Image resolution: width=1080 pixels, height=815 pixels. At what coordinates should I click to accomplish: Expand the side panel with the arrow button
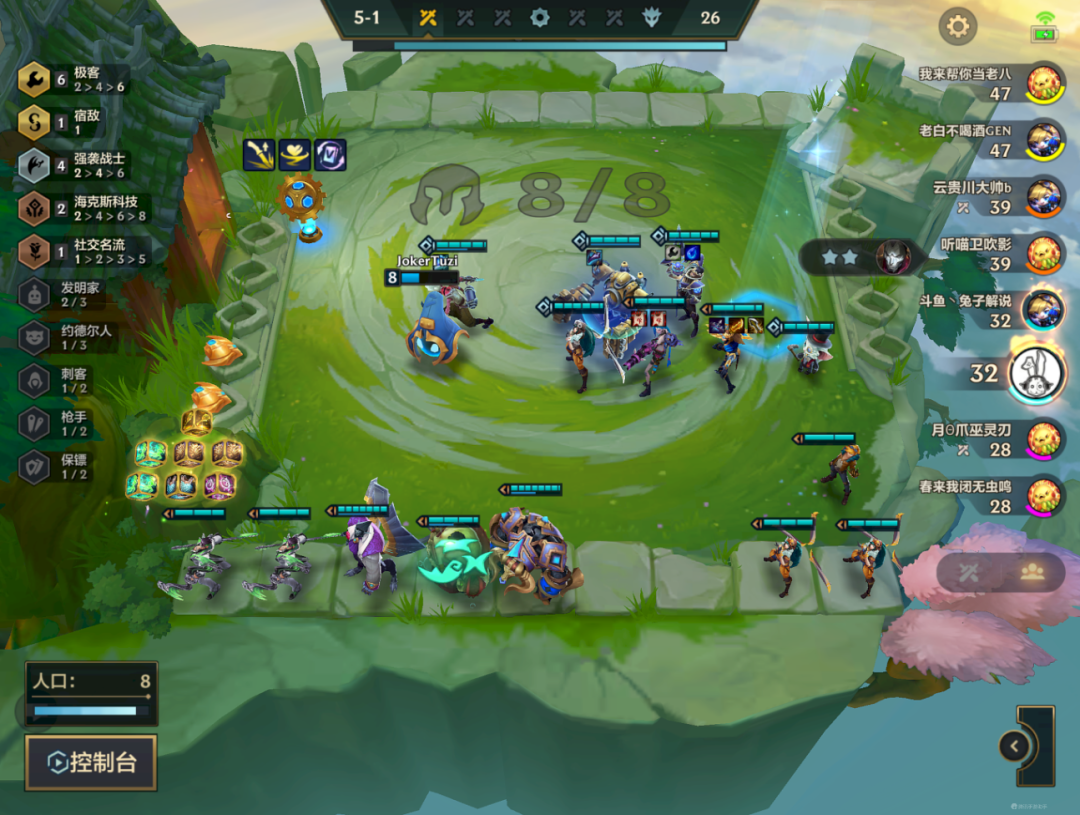point(1014,746)
